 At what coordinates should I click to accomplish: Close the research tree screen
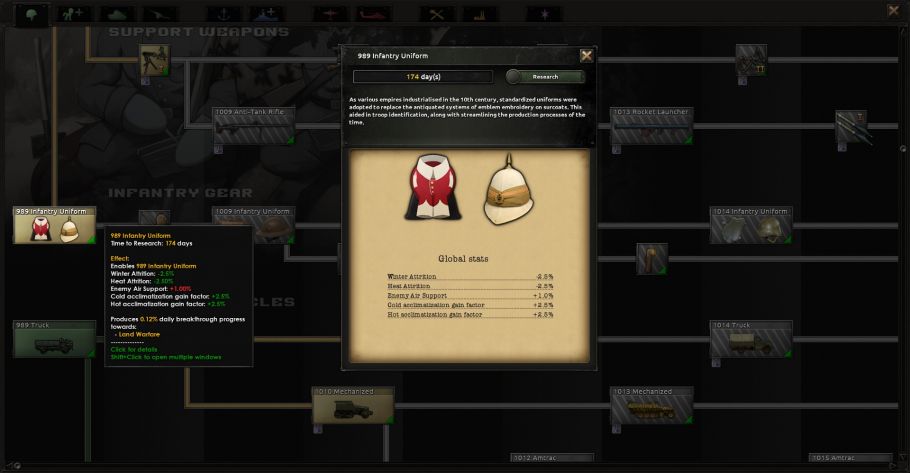893,11
